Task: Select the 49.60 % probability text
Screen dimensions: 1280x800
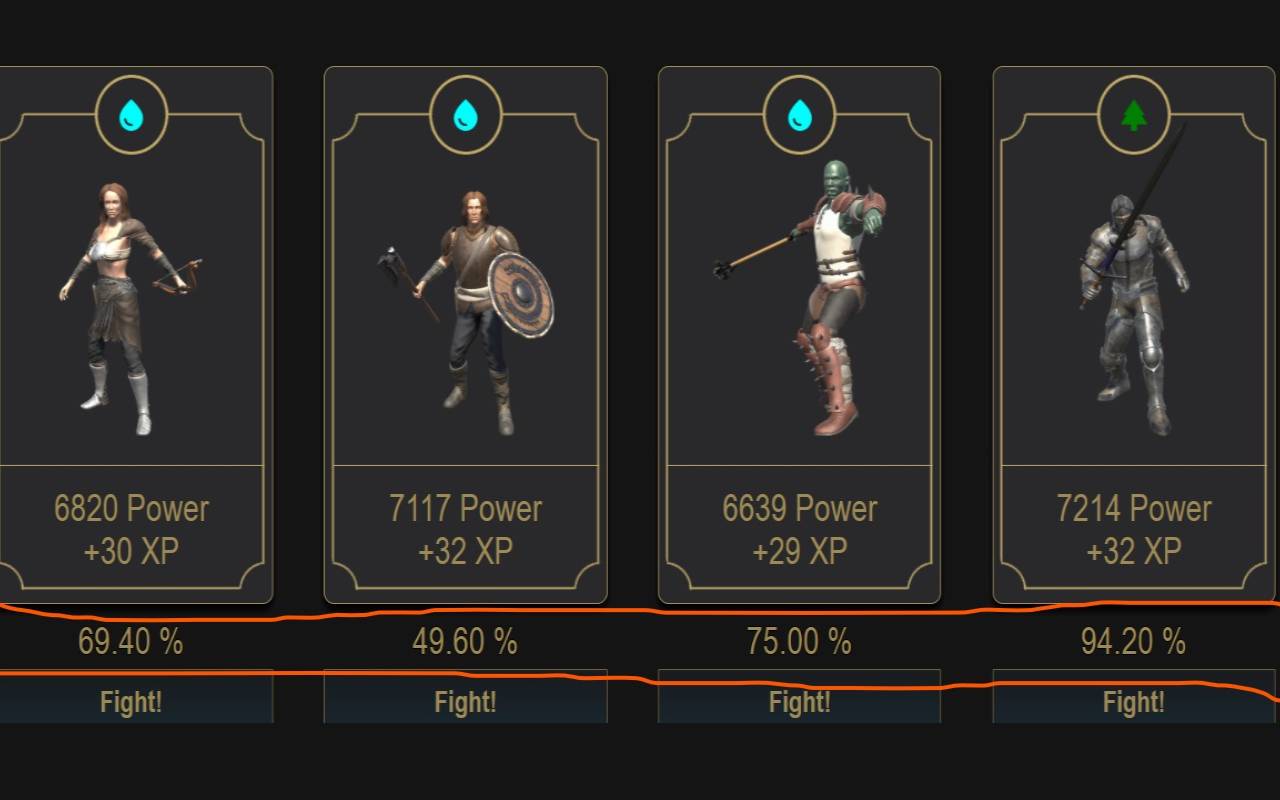Action: (x=466, y=641)
